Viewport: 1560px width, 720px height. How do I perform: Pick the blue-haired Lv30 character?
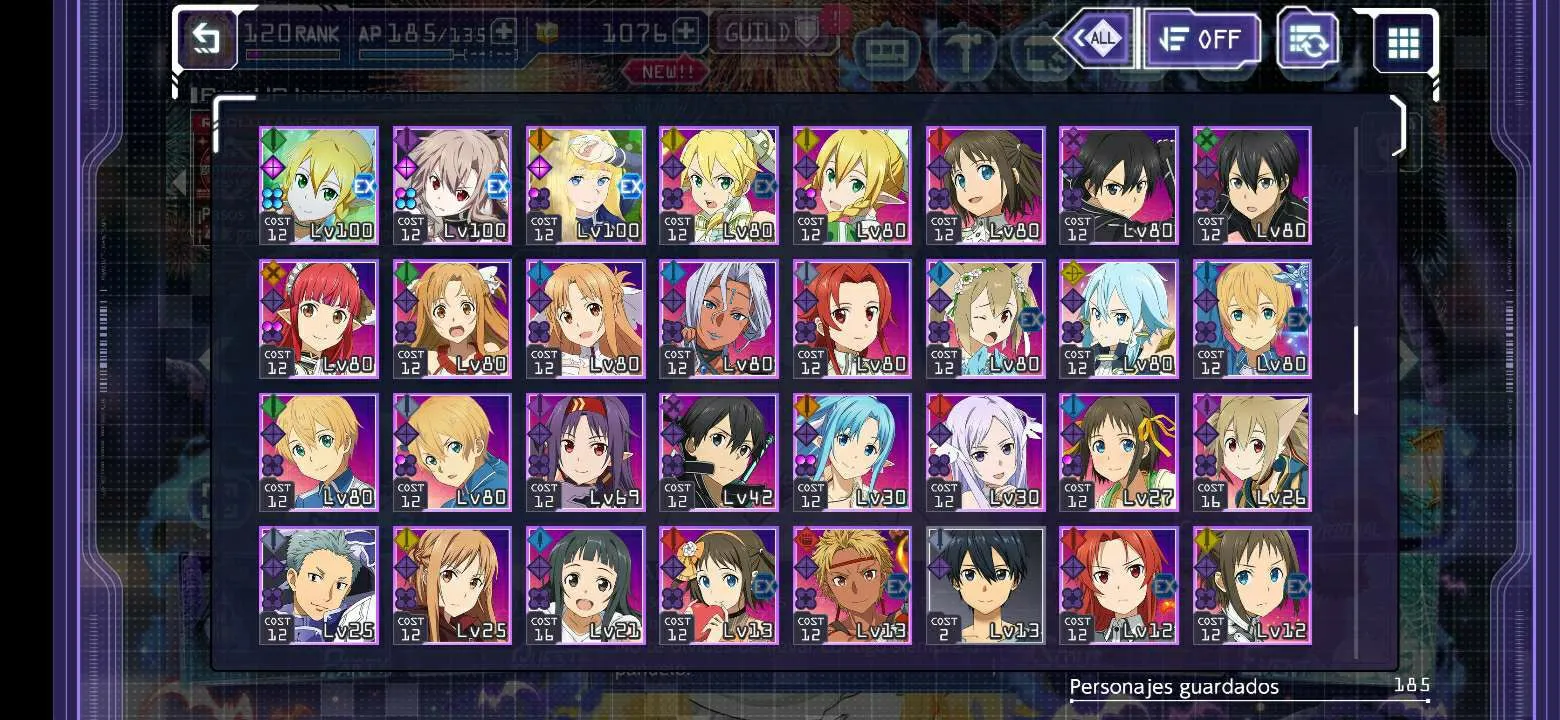click(x=852, y=452)
